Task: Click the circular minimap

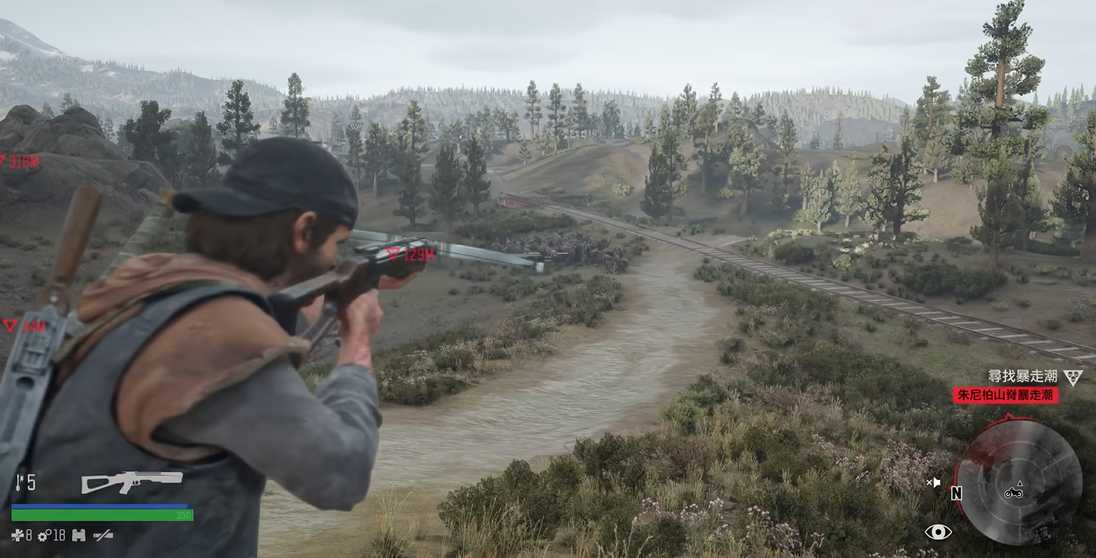Action: 1017,481
